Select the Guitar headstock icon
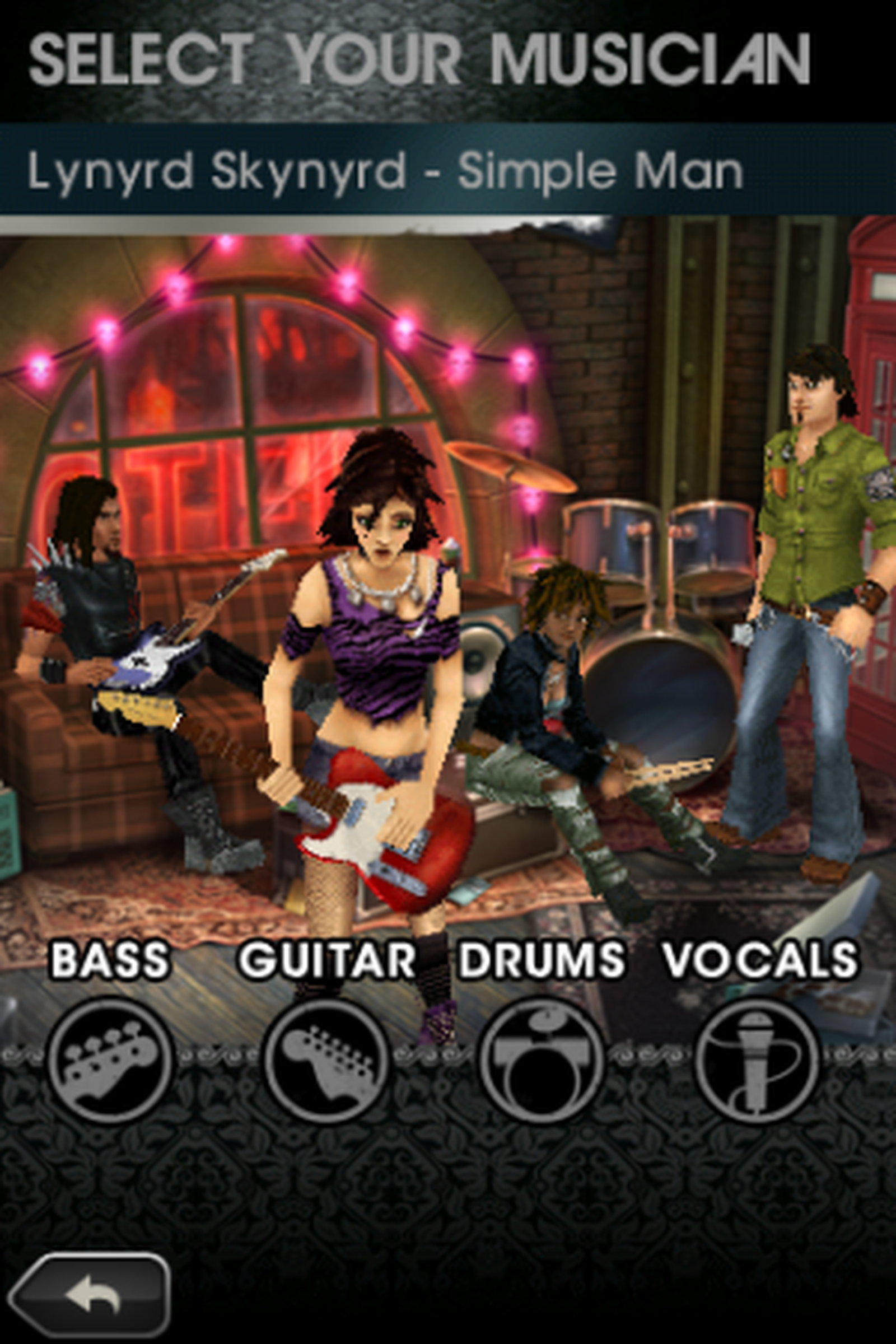Viewport: 896px width, 1344px height. click(326, 1061)
